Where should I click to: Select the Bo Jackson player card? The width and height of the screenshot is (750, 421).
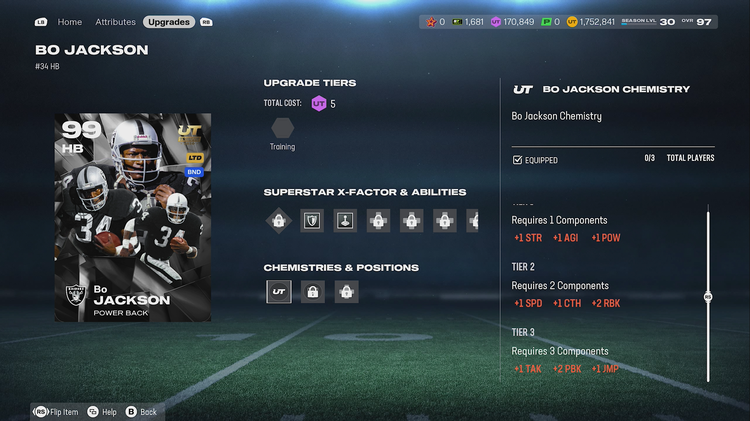pos(133,217)
